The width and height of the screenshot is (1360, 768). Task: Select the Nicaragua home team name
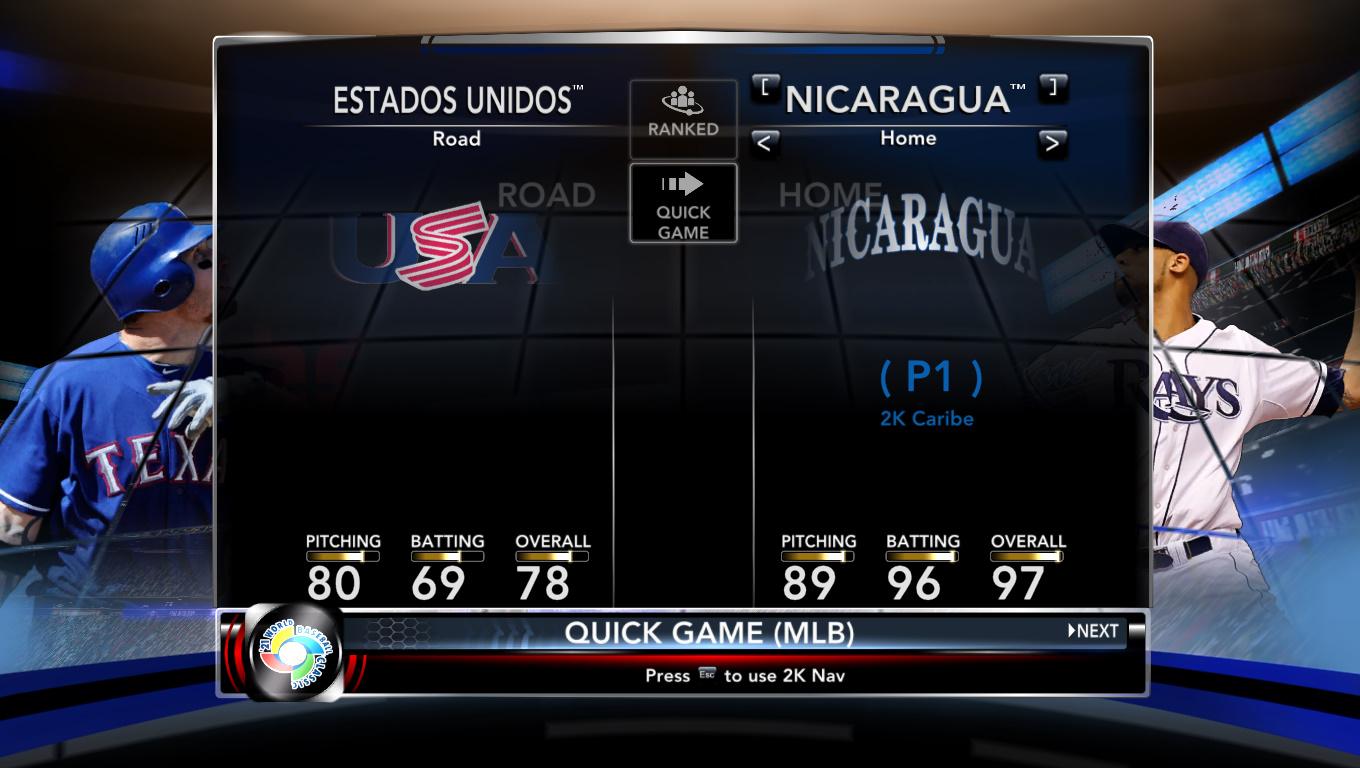click(906, 99)
